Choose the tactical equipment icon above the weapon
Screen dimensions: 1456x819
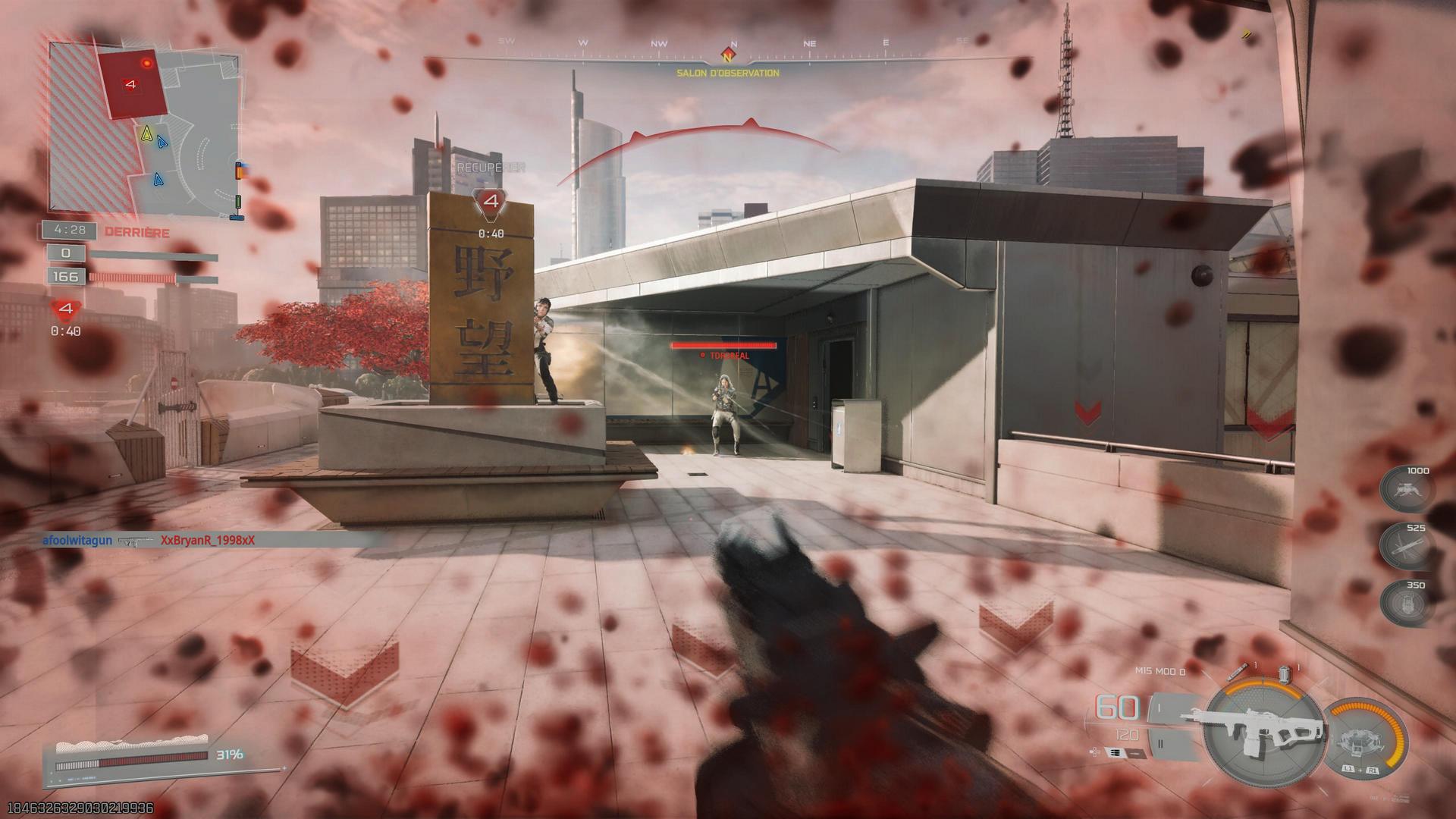[x=1285, y=673]
